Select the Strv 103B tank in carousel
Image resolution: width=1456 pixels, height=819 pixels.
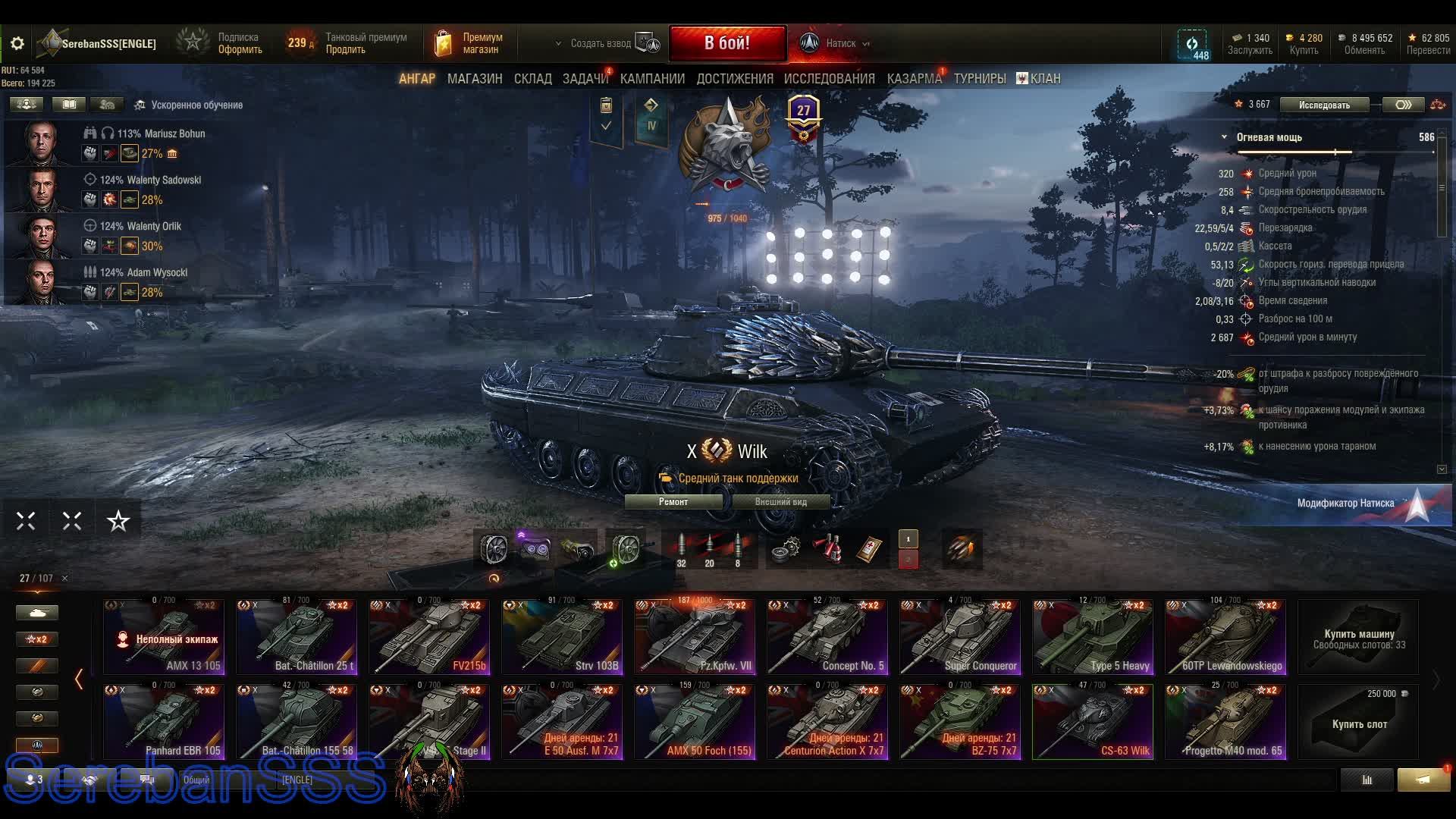pyautogui.click(x=562, y=637)
